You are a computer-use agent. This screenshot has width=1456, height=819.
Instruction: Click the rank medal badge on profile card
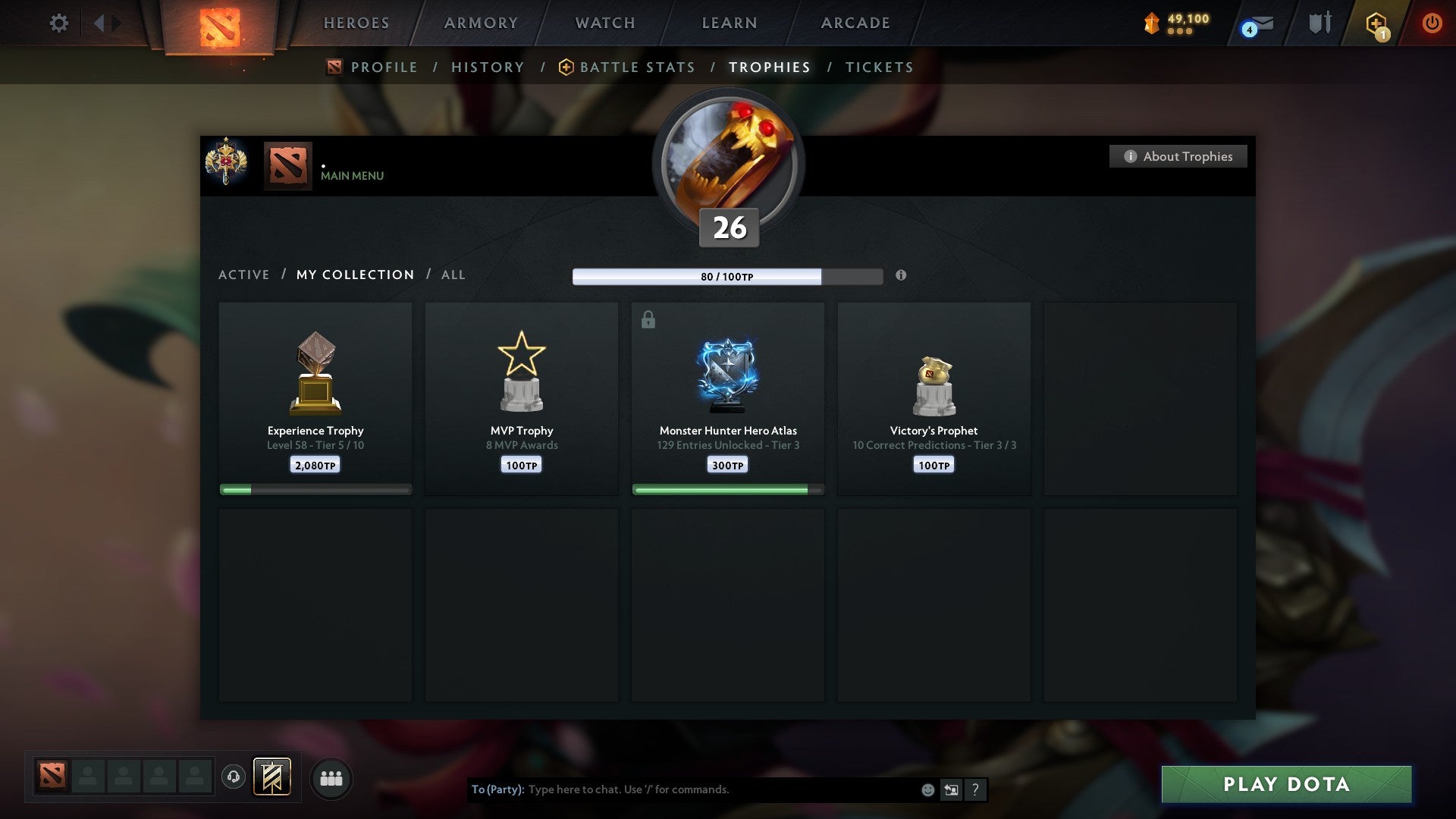pos(227,165)
